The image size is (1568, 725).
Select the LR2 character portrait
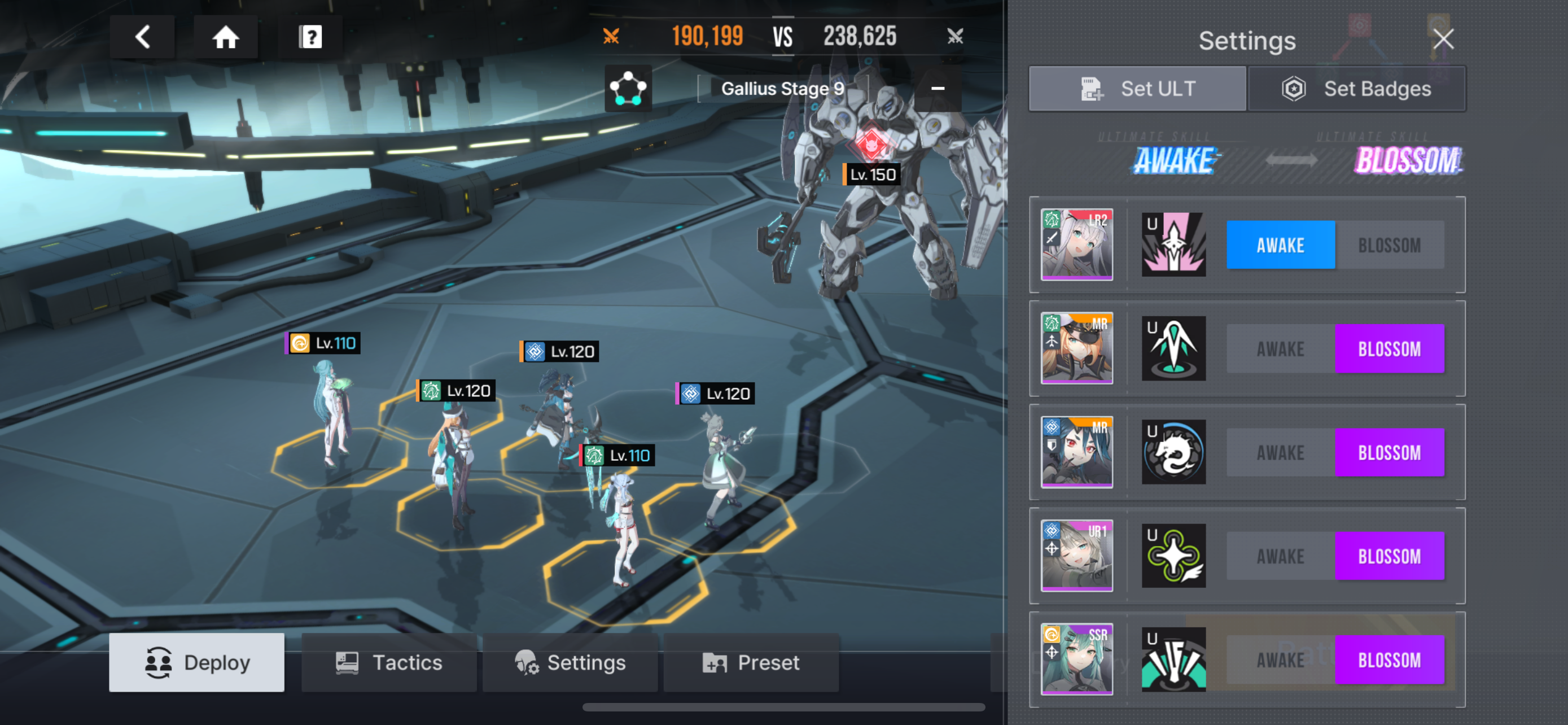point(1076,244)
